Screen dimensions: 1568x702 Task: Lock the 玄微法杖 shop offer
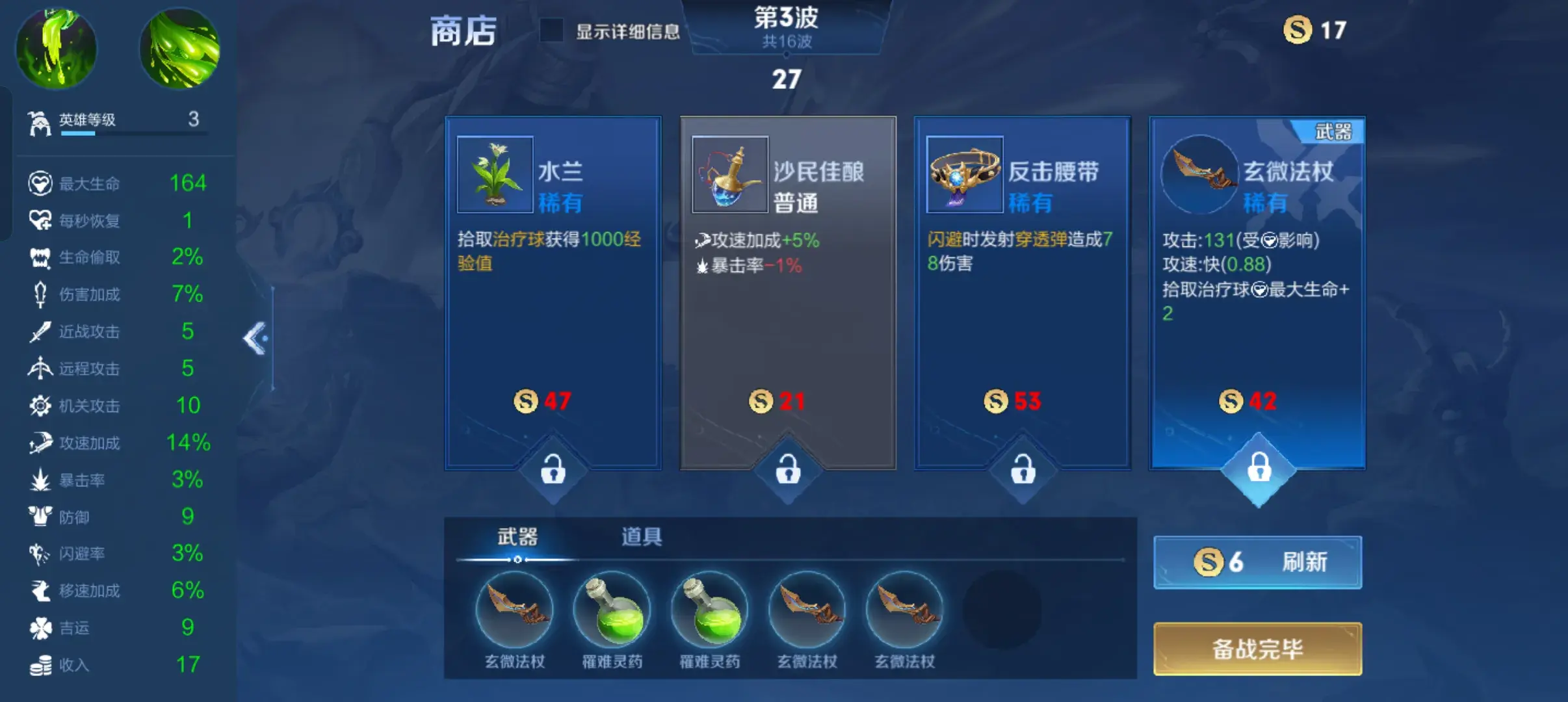point(1259,467)
